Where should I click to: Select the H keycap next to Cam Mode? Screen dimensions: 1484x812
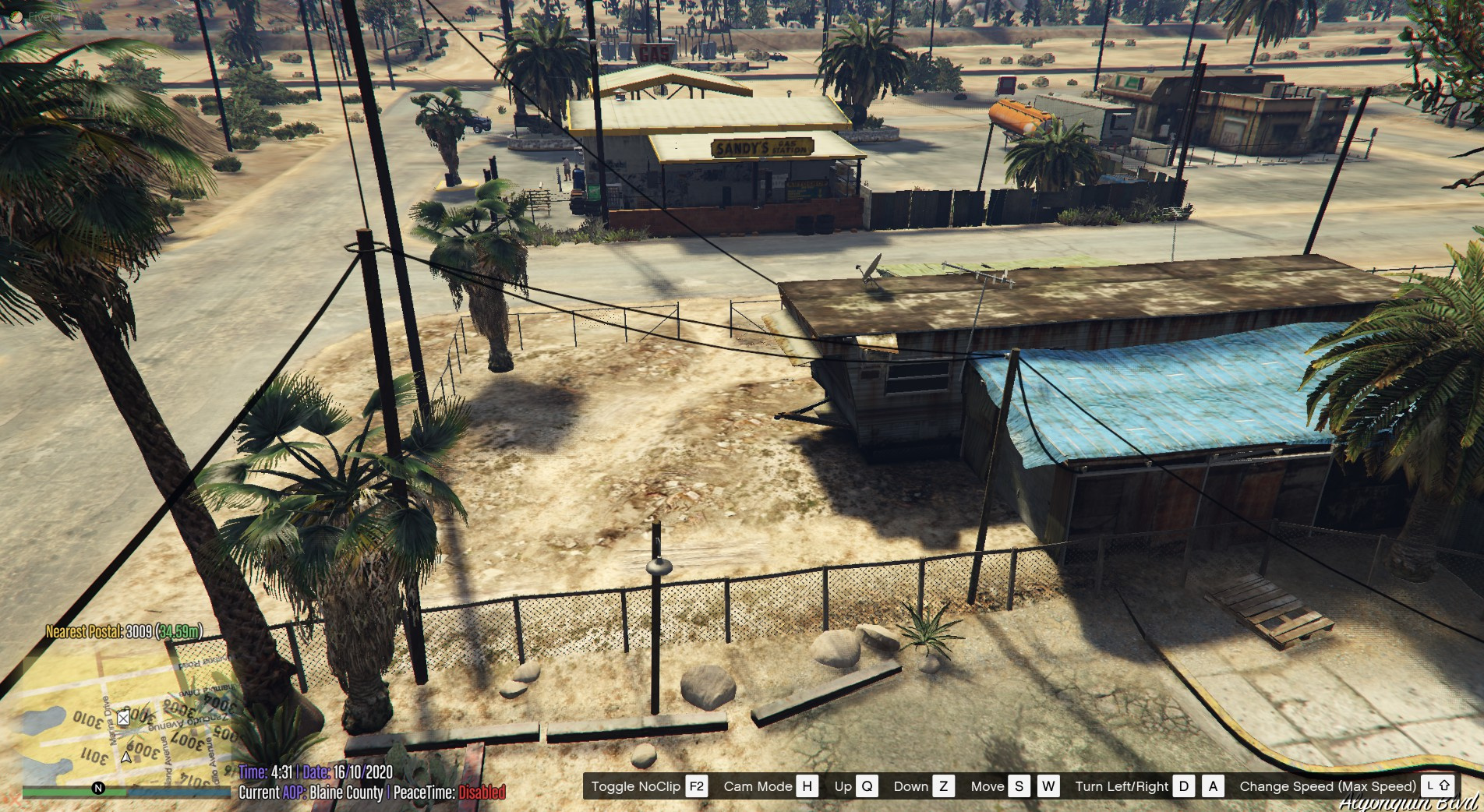tap(807, 786)
